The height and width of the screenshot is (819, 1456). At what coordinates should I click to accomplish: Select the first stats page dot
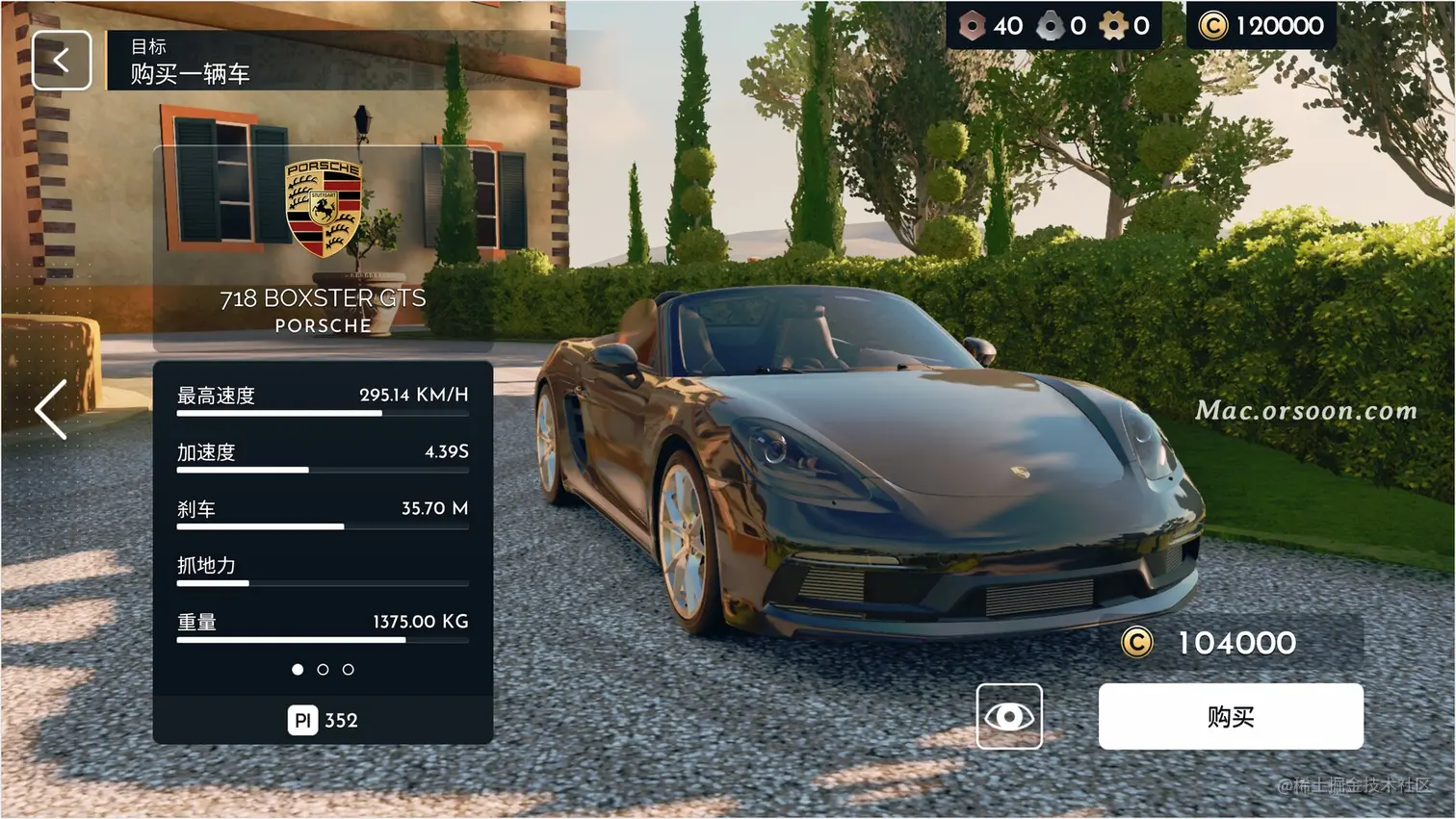(298, 670)
